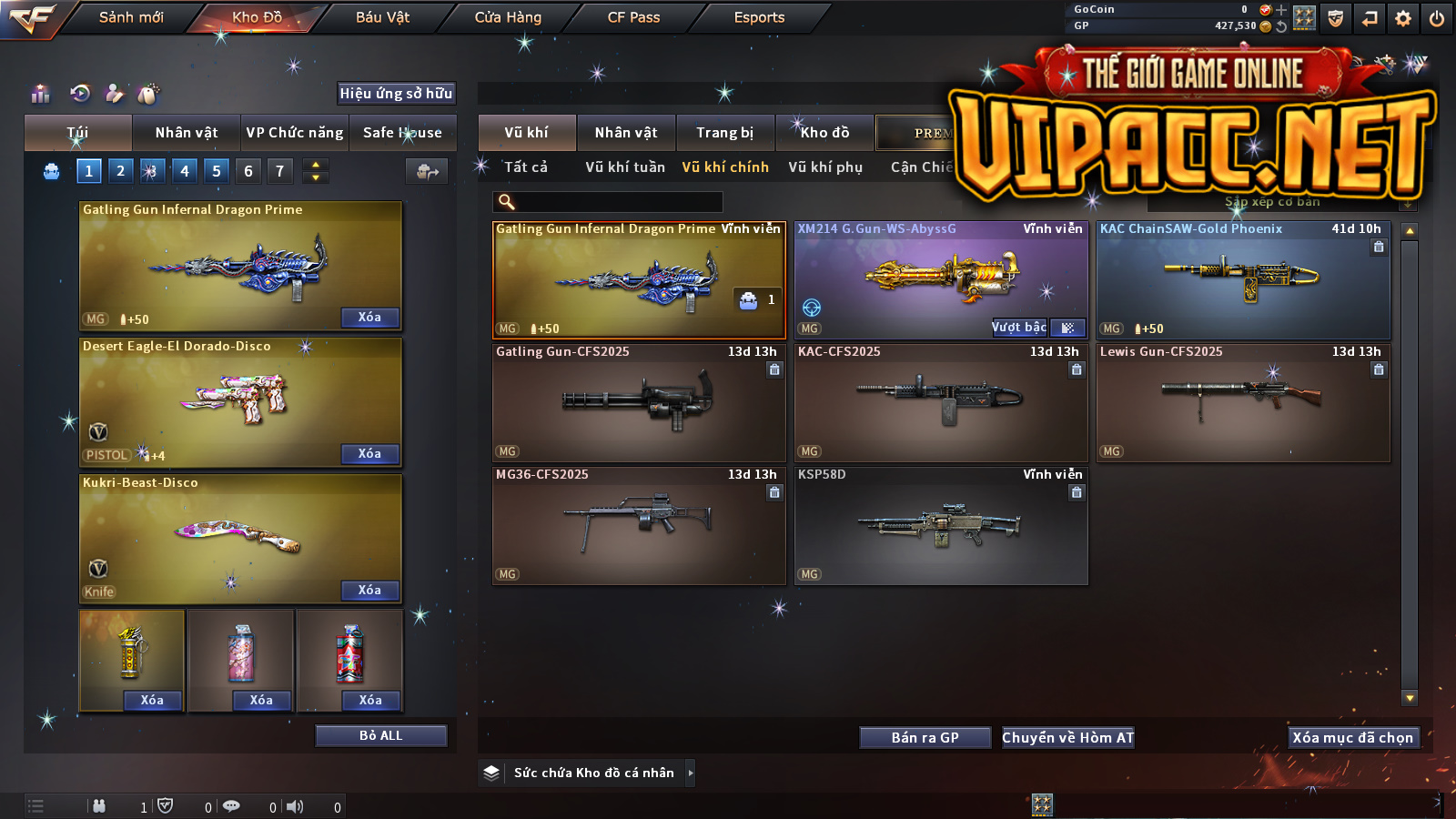Choose bag preset number 4
The height and width of the screenshot is (819, 1456).
pos(185,171)
